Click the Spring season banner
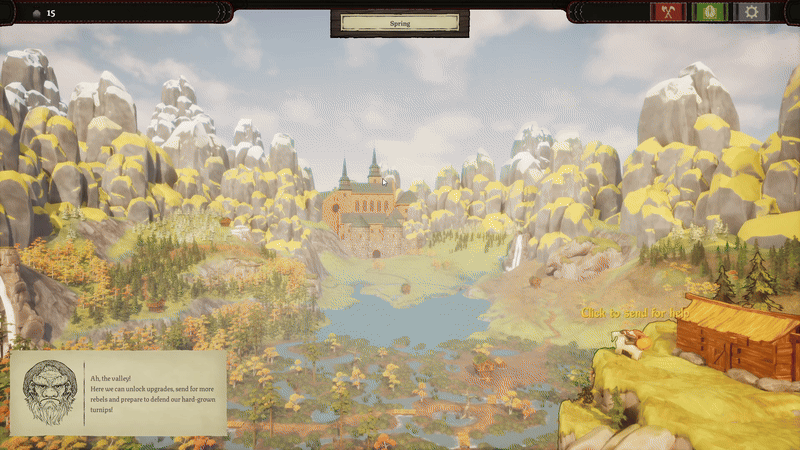Viewport: 800px width, 450px height. (400, 22)
